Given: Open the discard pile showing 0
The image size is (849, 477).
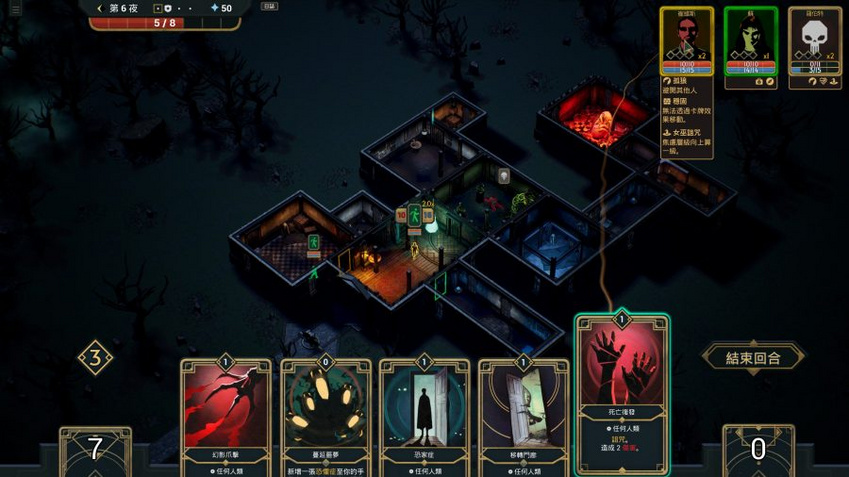Looking at the screenshot, I should pyautogui.click(x=758, y=450).
